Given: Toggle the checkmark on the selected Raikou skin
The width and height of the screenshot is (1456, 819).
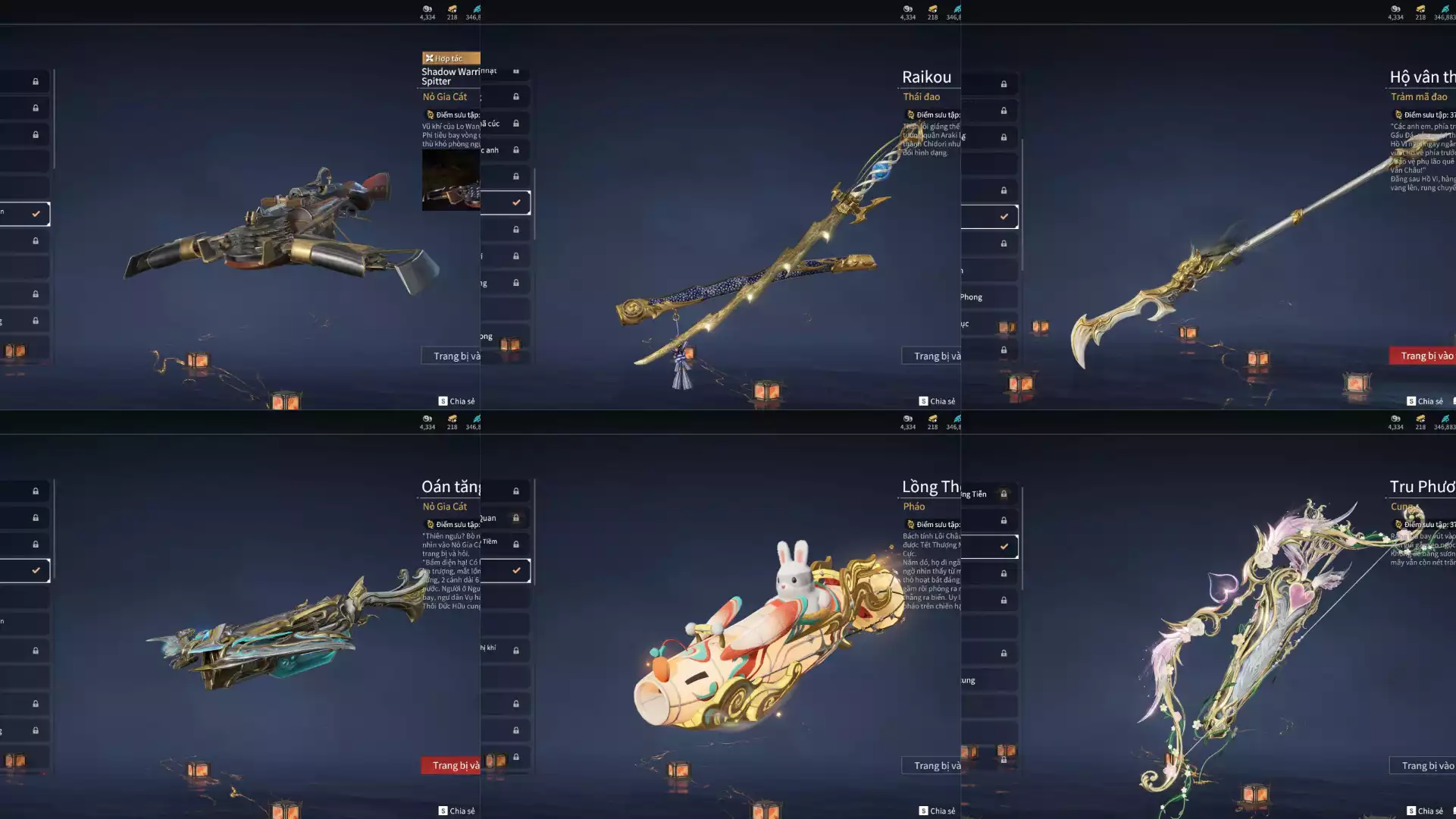Looking at the screenshot, I should 1005,217.
